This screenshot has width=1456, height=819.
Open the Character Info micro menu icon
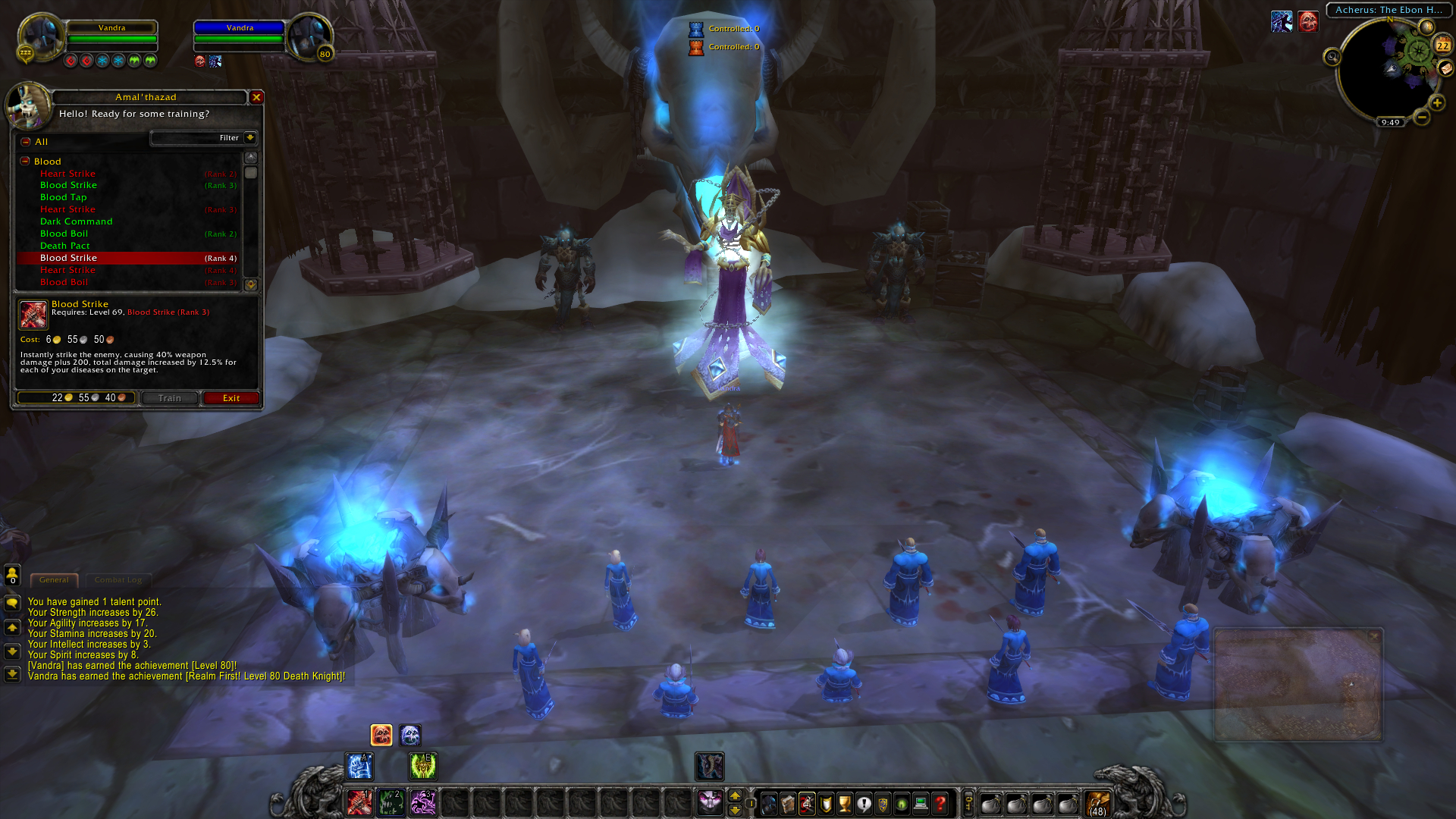[x=769, y=804]
